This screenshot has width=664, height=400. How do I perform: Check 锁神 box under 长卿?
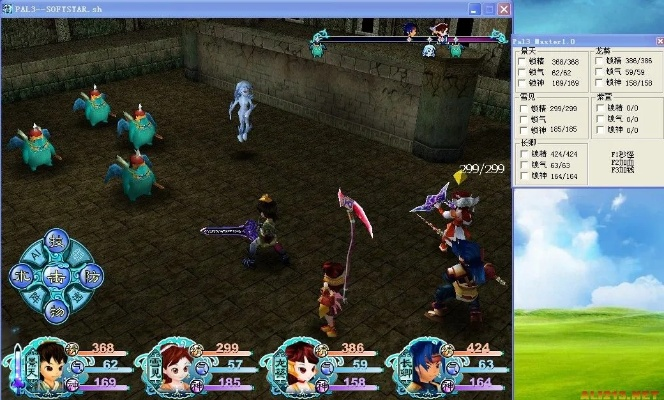[522, 177]
